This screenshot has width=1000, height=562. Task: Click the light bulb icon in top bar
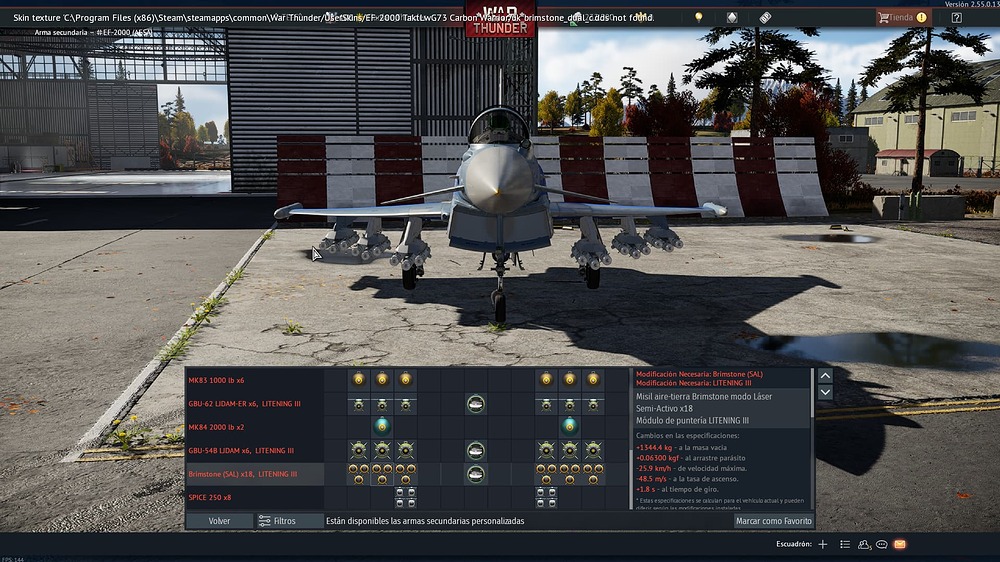[699, 17]
